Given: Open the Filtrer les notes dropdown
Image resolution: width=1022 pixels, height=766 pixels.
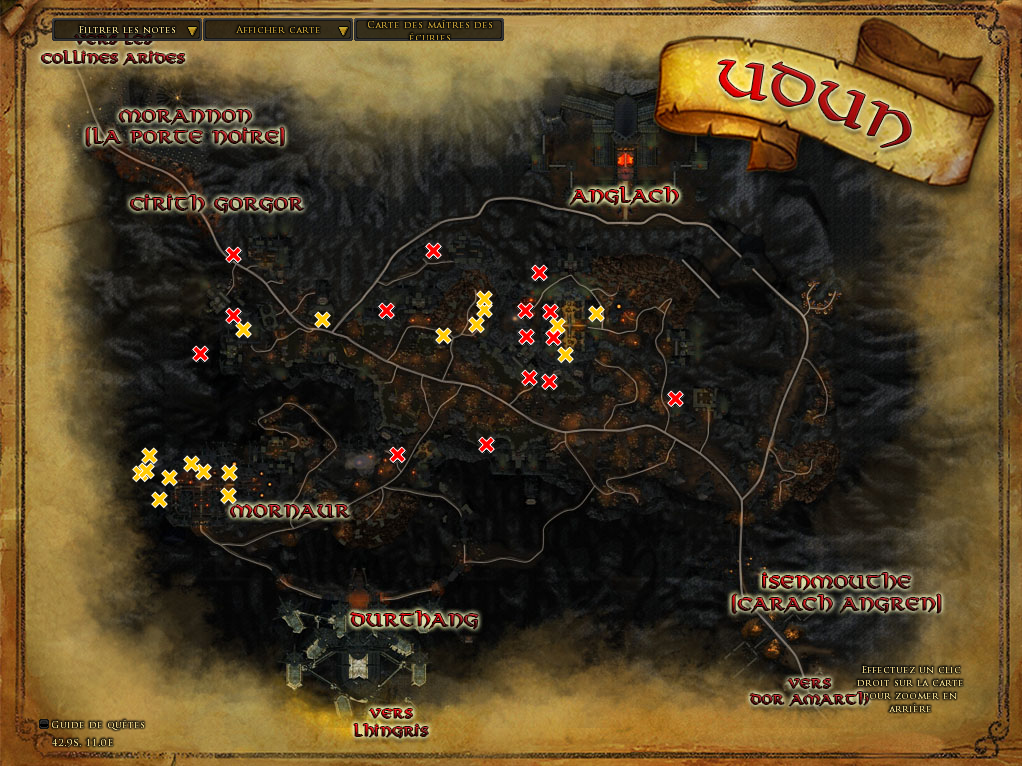Looking at the screenshot, I should (126, 30).
